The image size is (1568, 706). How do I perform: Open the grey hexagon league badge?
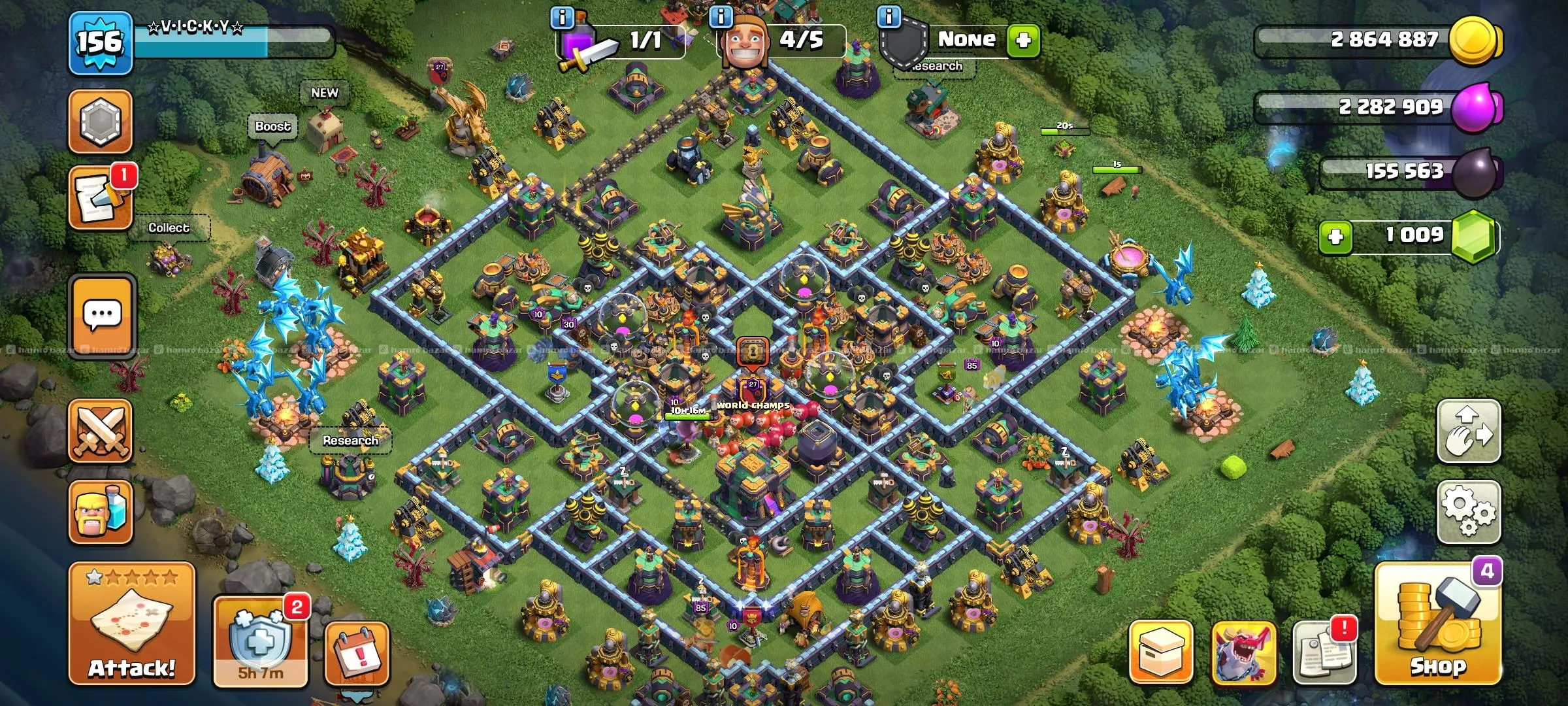pyautogui.click(x=100, y=122)
